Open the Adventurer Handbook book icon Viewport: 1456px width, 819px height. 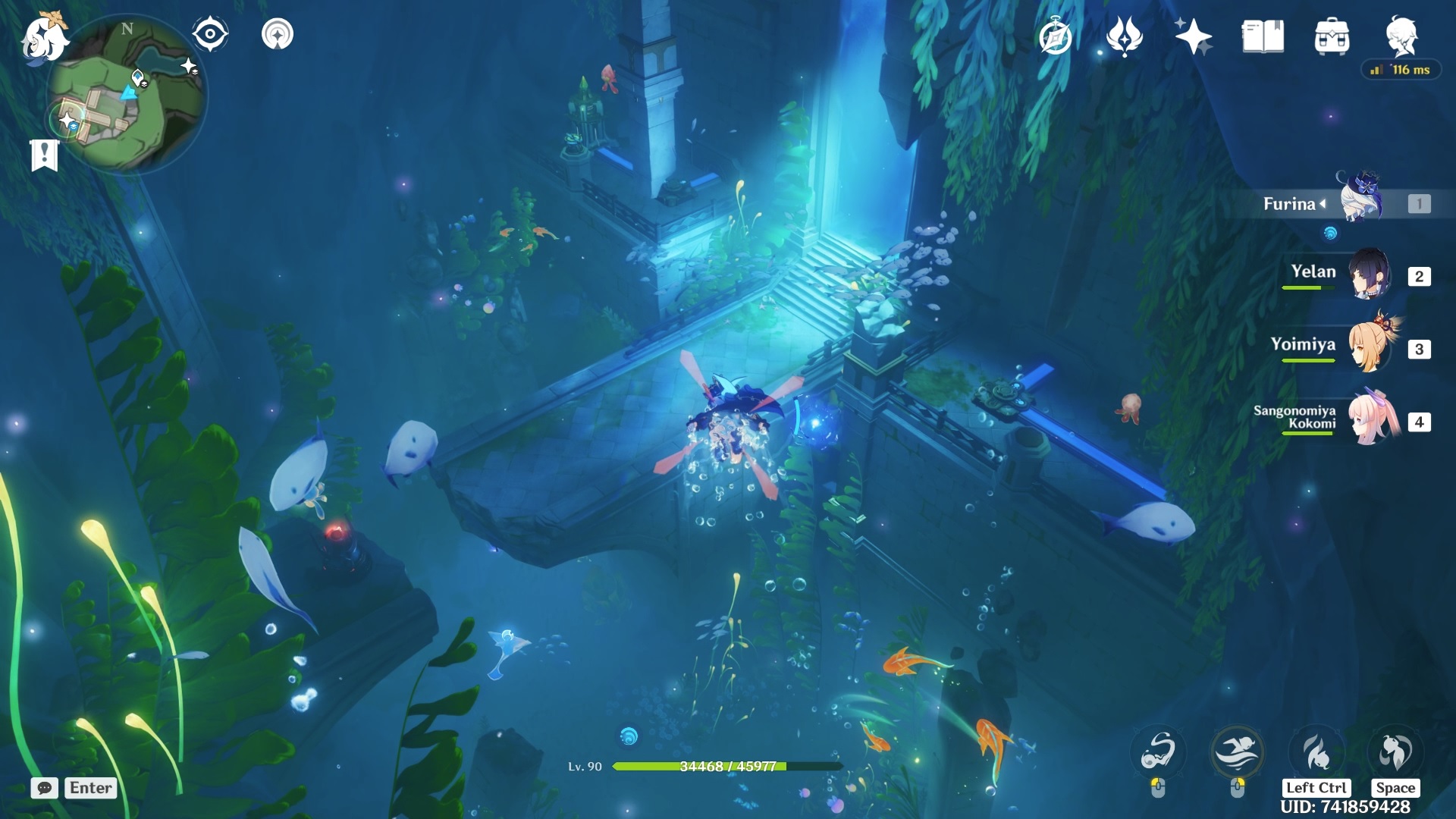click(x=1263, y=36)
